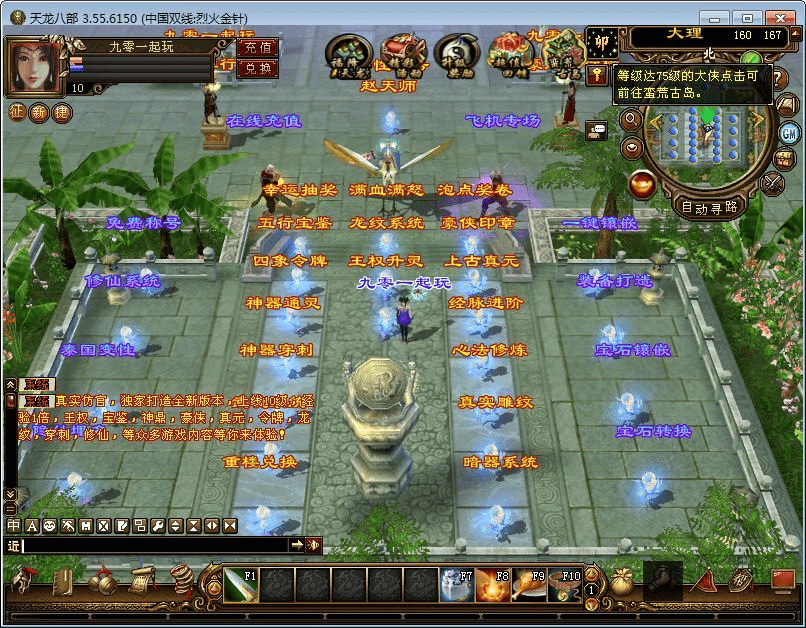
Task: Use the F9 roast drumstick item
Action: [529, 585]
